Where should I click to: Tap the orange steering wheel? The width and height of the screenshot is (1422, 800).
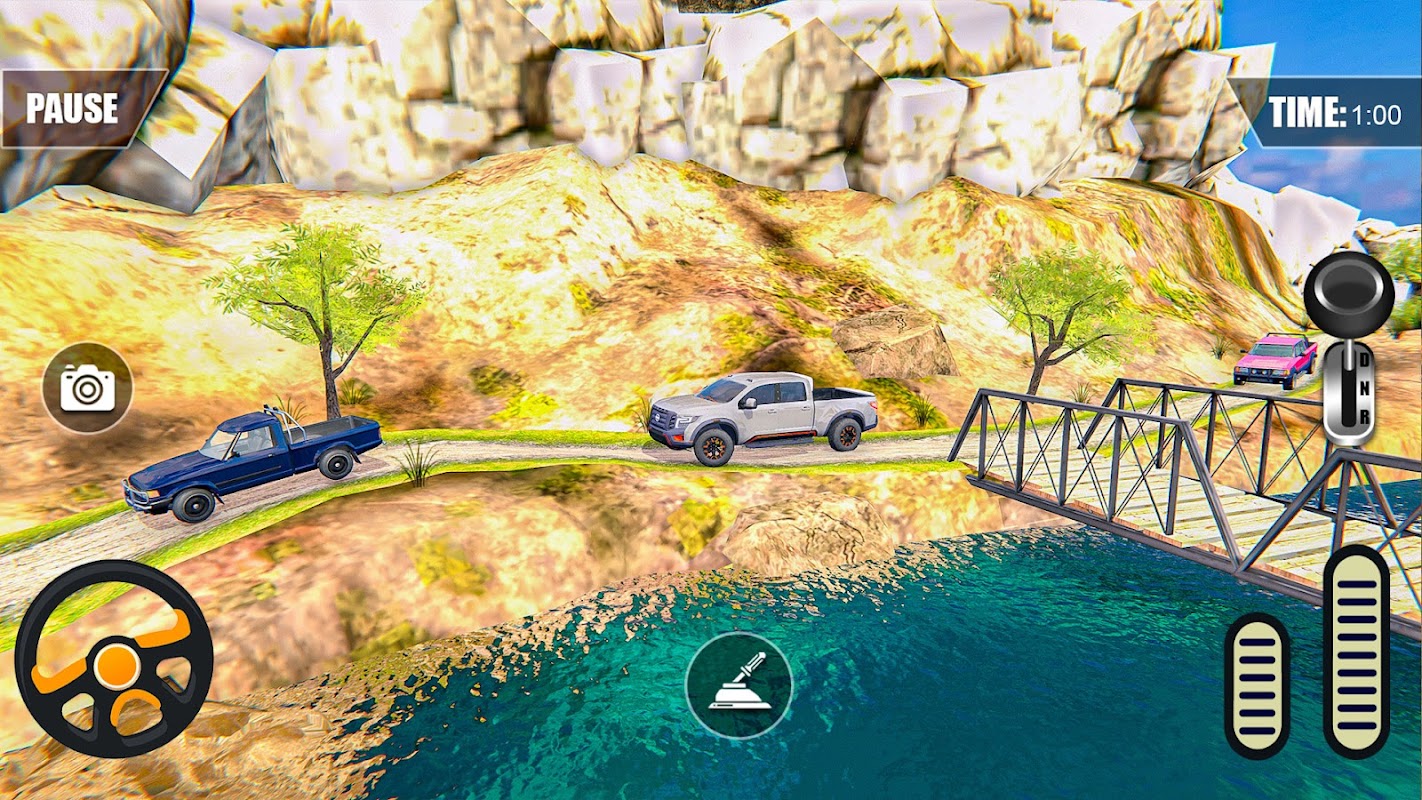point(114,659)
